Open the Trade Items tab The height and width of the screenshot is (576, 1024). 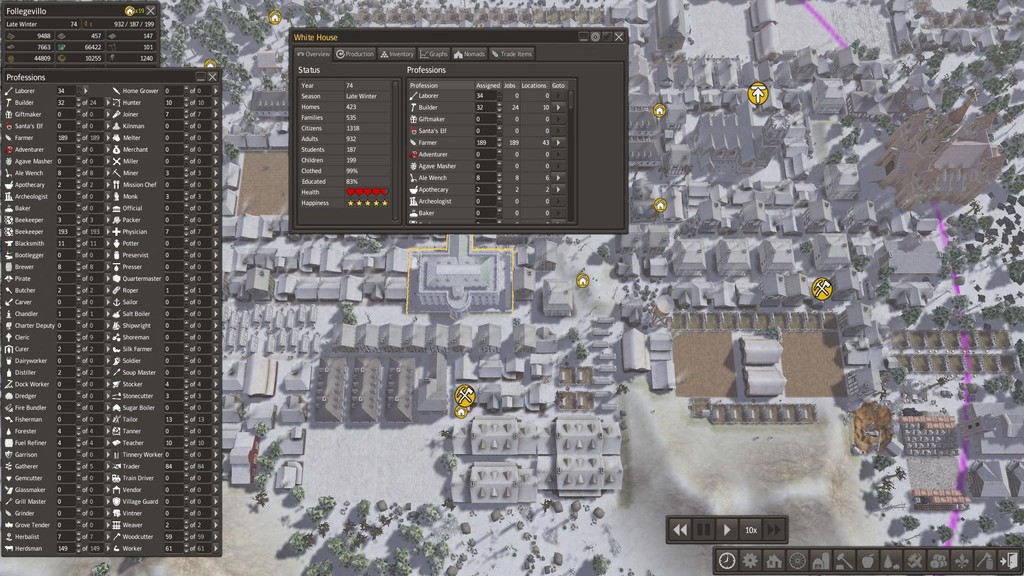[511, 54]
